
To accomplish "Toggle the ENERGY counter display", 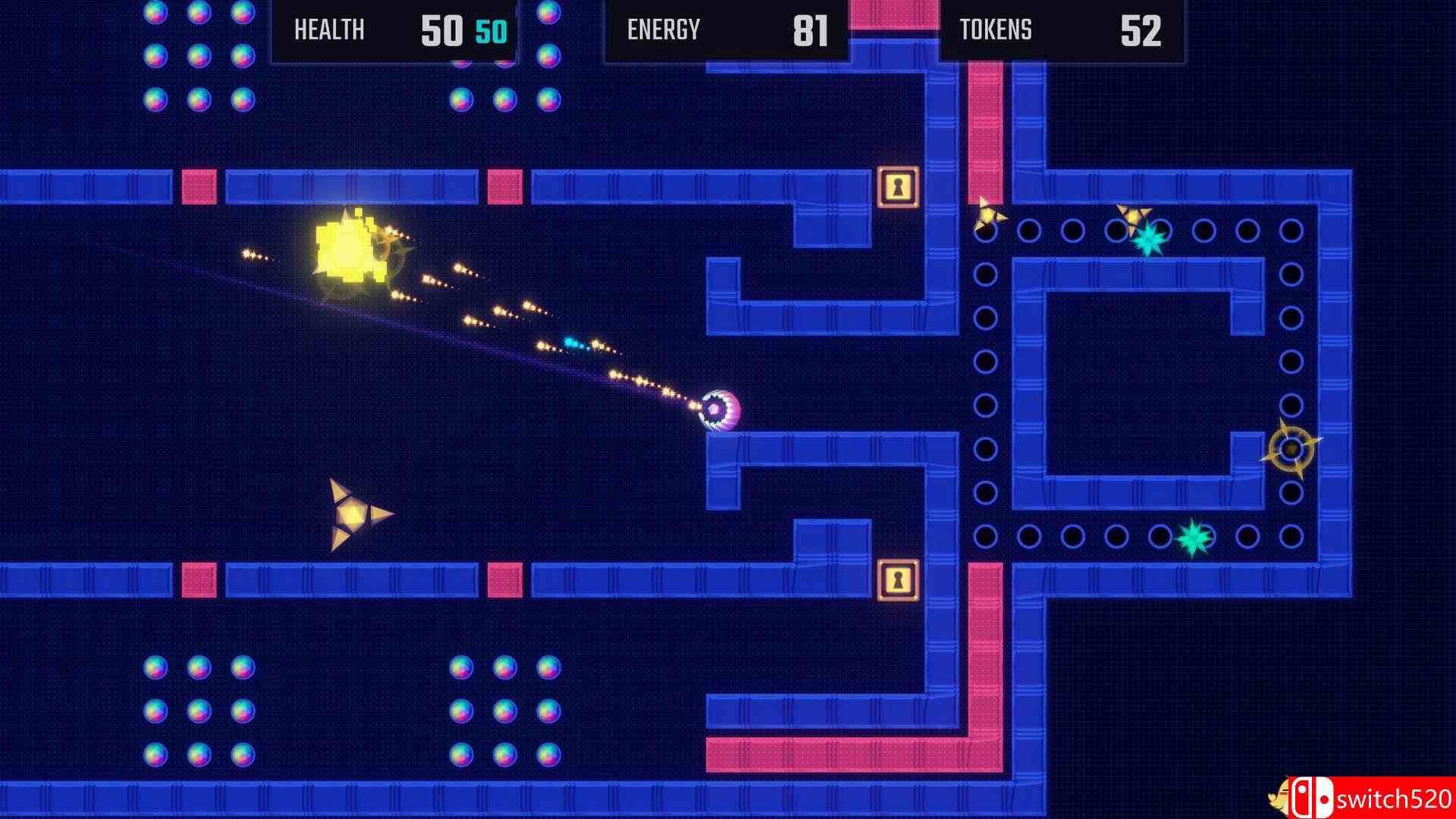I will [811, 30].
